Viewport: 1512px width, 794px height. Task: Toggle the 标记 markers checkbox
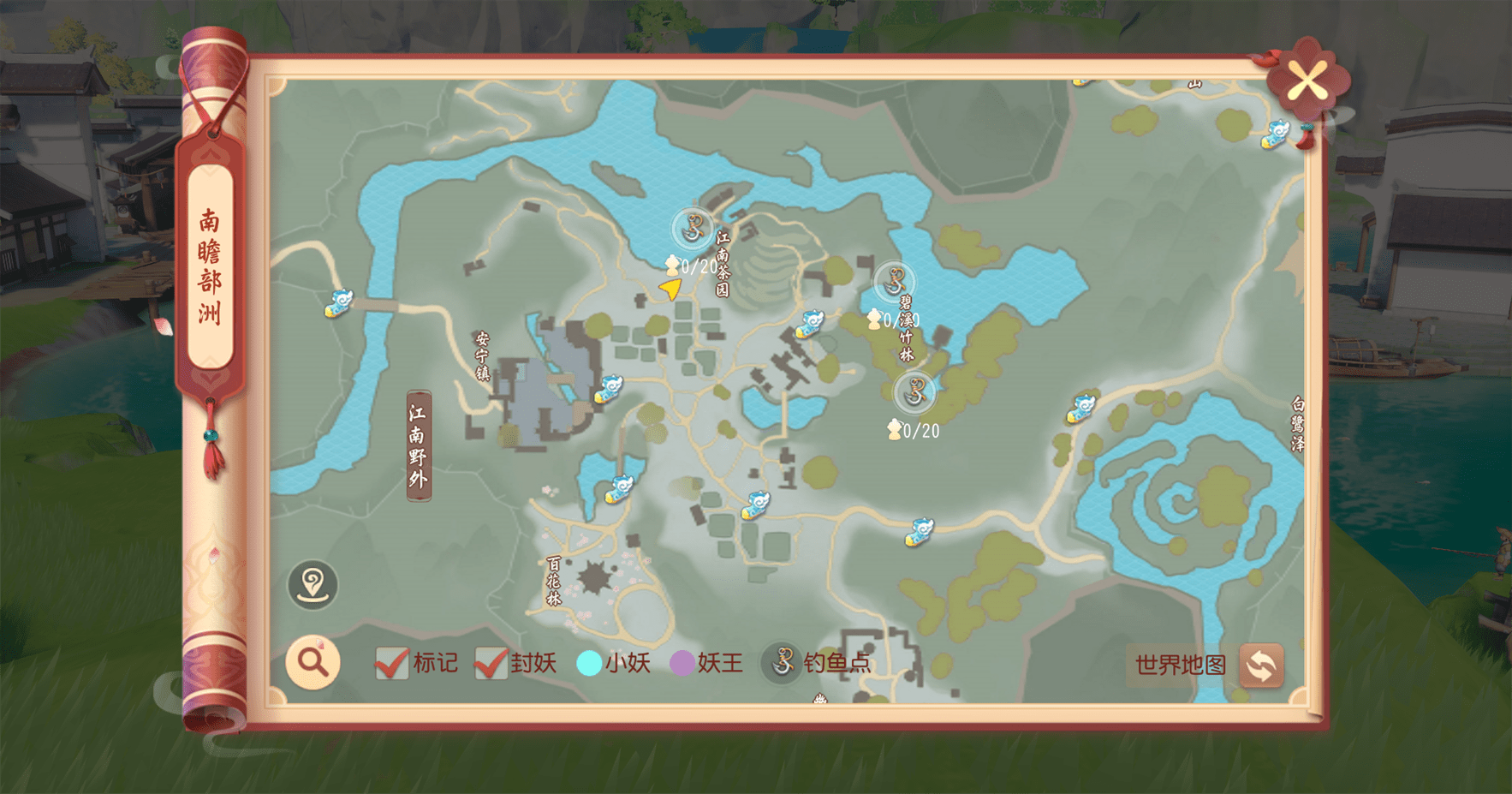pos(391,663)
